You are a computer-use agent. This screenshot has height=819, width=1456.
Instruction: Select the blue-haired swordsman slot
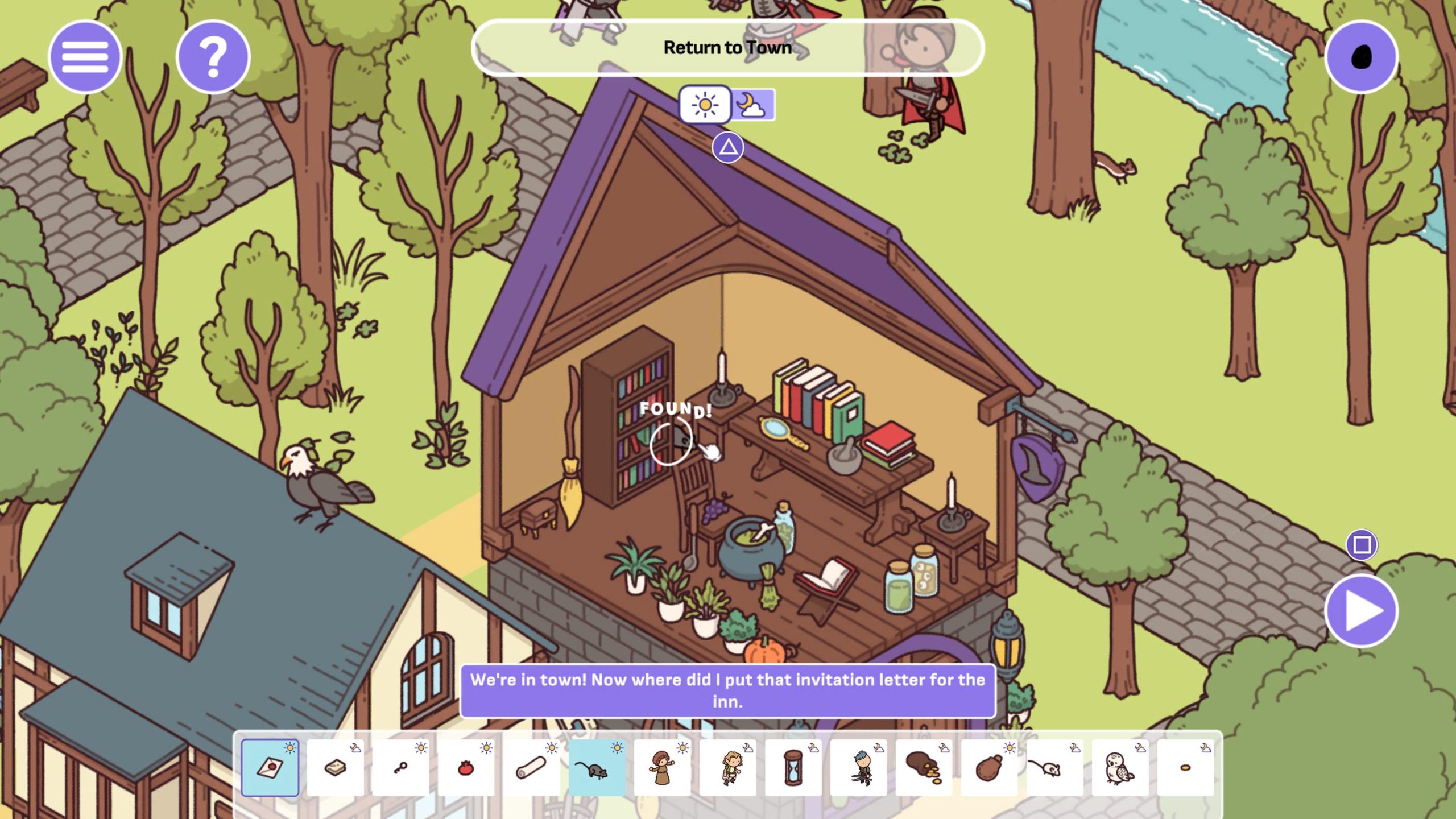pyautogui.click(x=859, y=768)
